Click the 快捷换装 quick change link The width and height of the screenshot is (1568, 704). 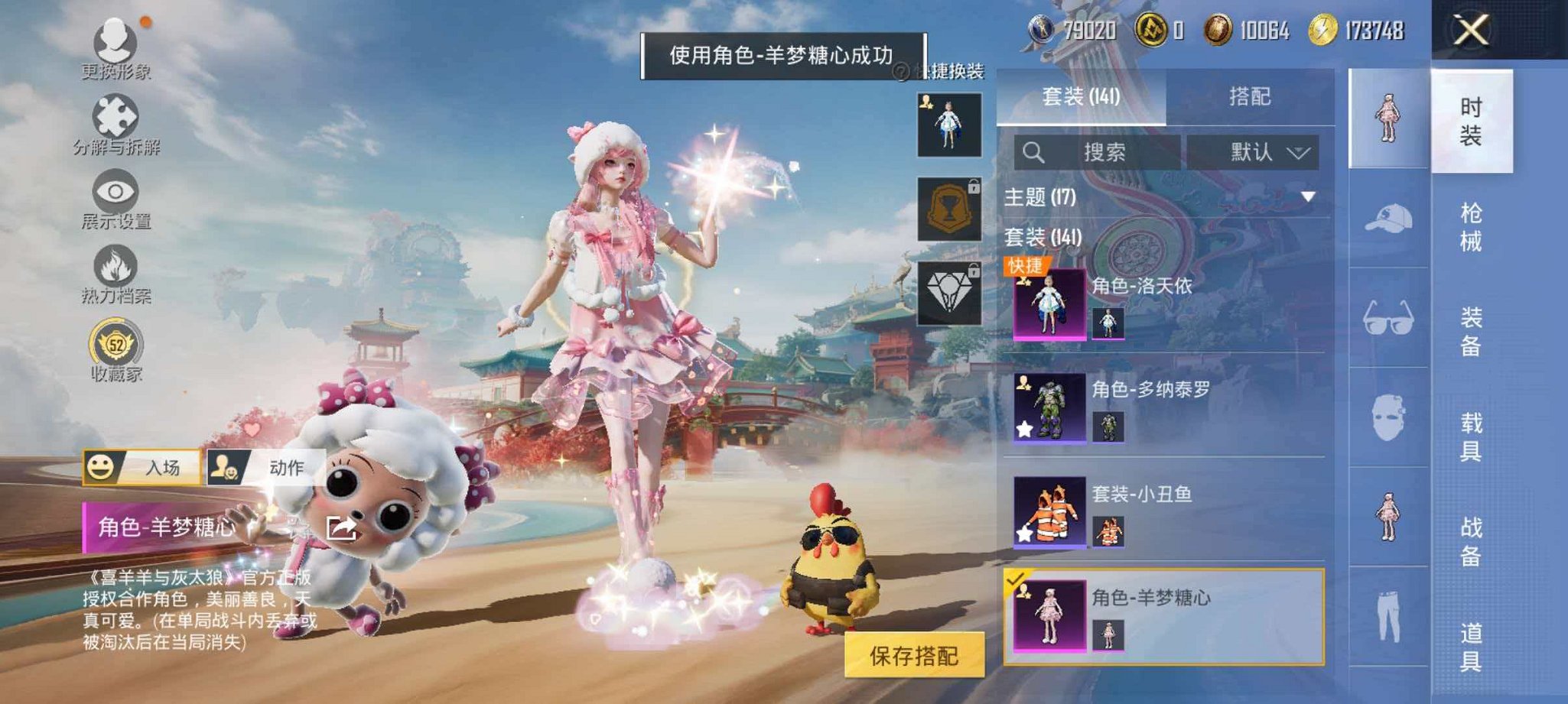(952, 70)
